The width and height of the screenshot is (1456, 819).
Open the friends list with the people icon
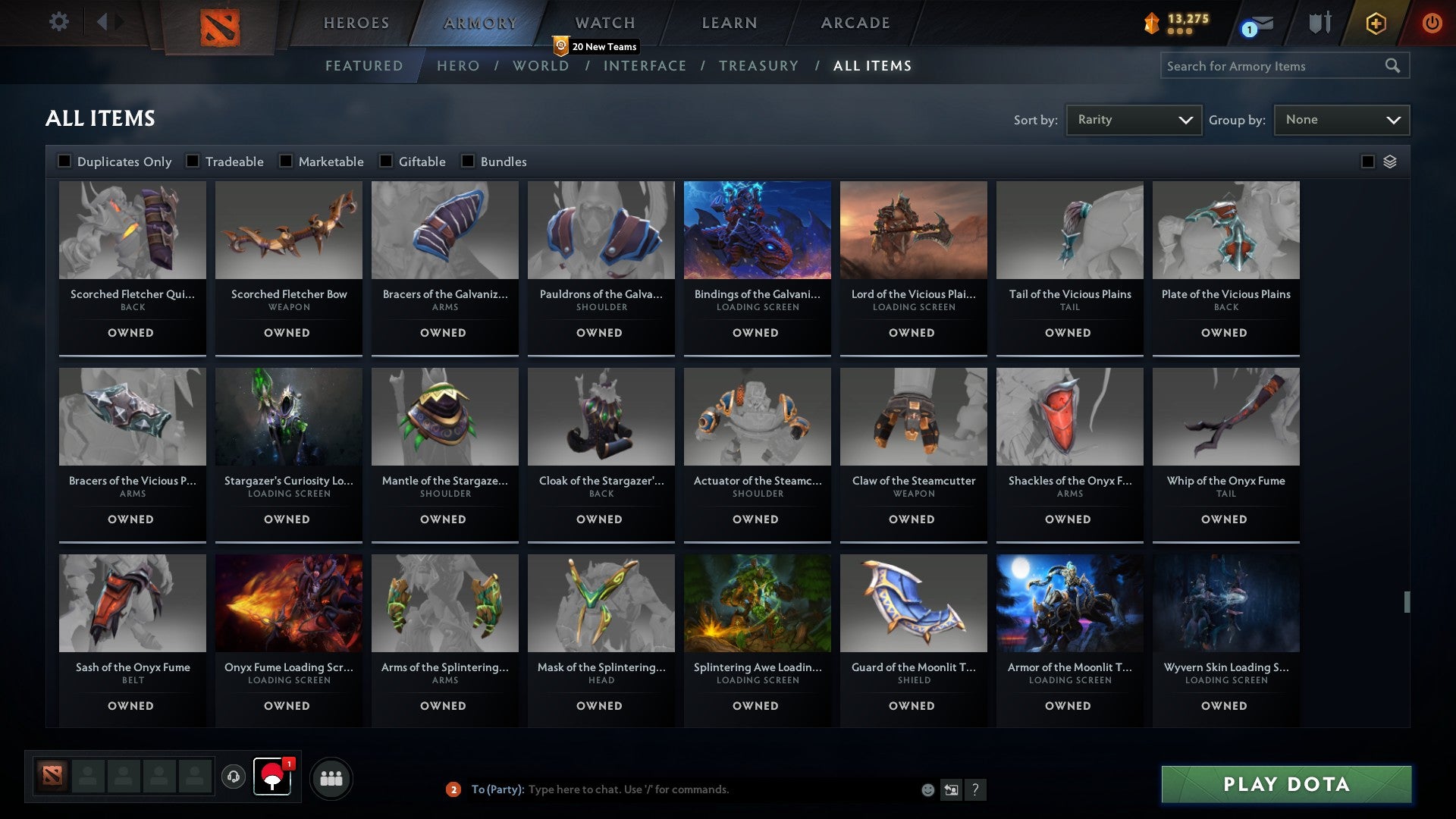click(x=331, y=777)
